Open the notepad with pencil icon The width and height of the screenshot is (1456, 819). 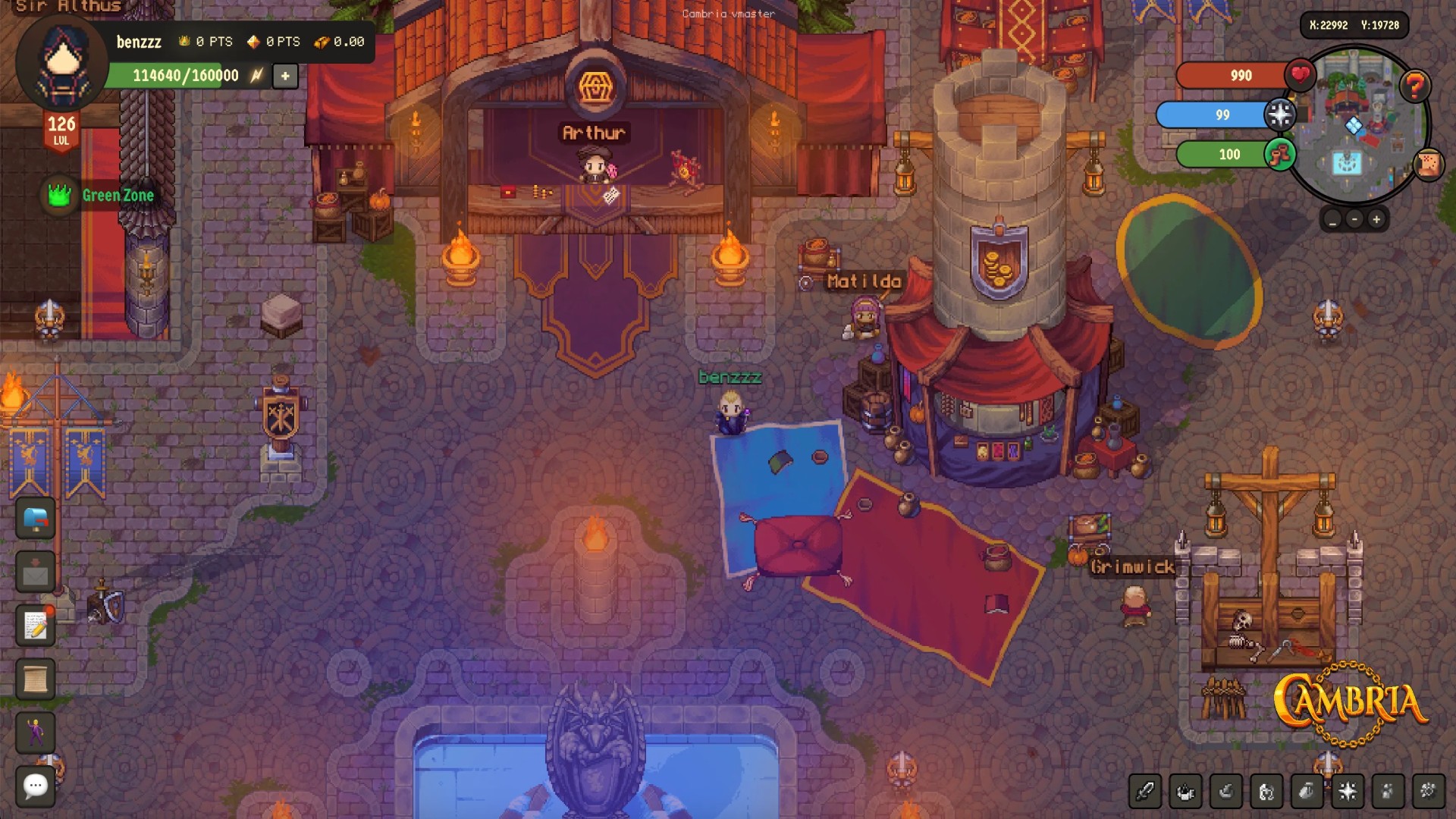(36, 626)
